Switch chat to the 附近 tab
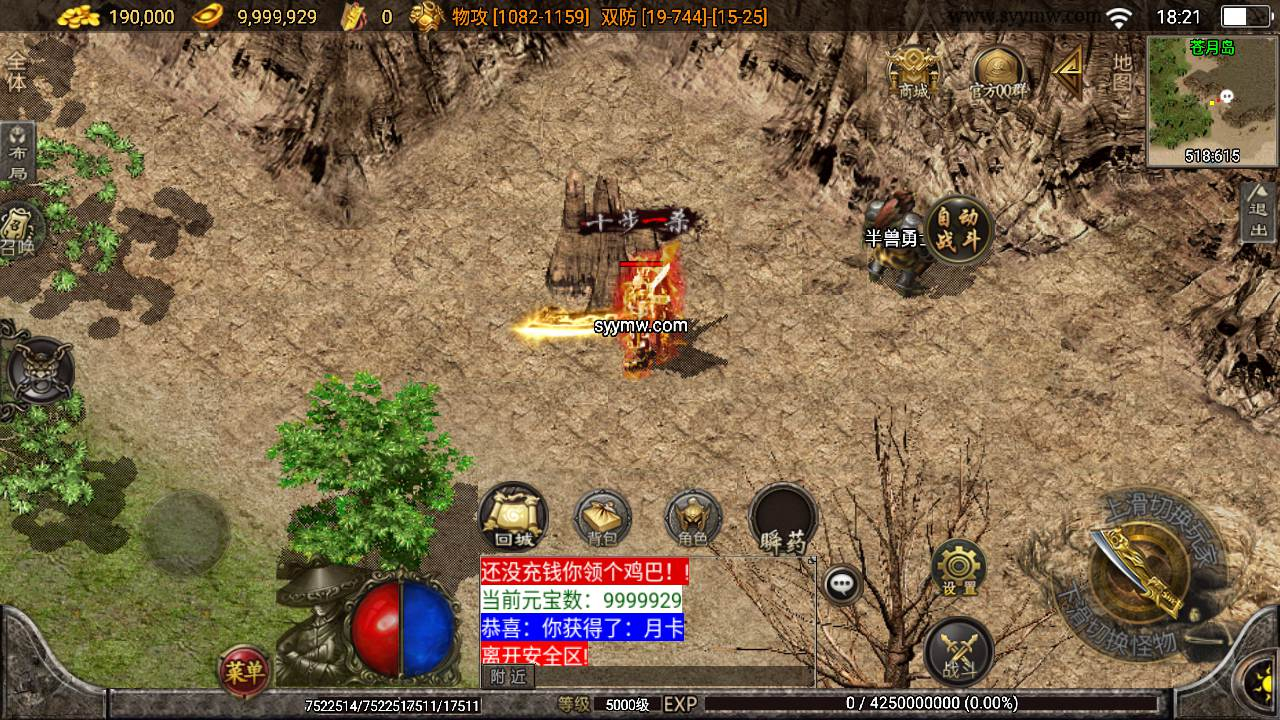The image size is (1280, 720). (509, 677)
